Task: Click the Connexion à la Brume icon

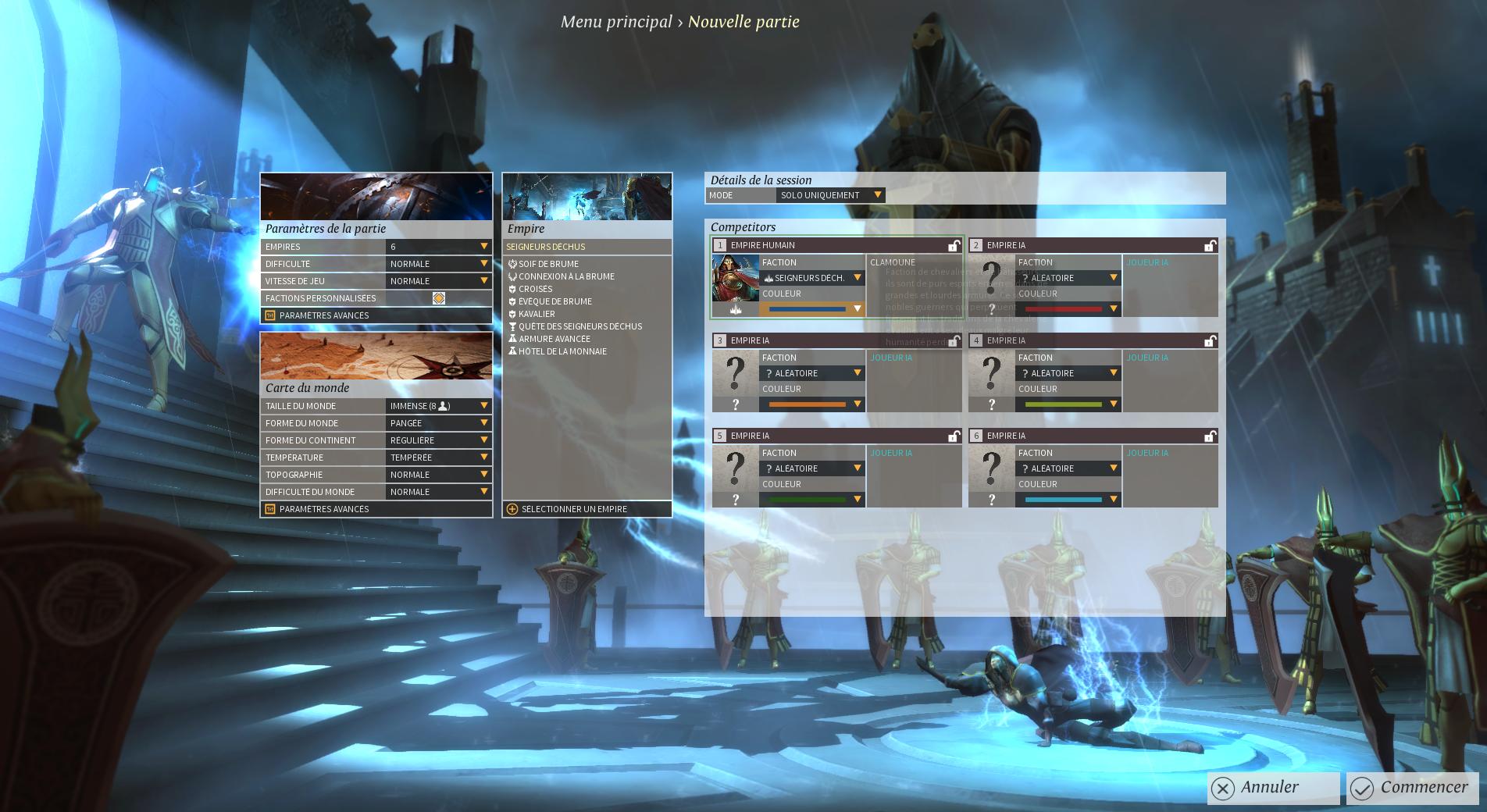Action: click(514, 276)
